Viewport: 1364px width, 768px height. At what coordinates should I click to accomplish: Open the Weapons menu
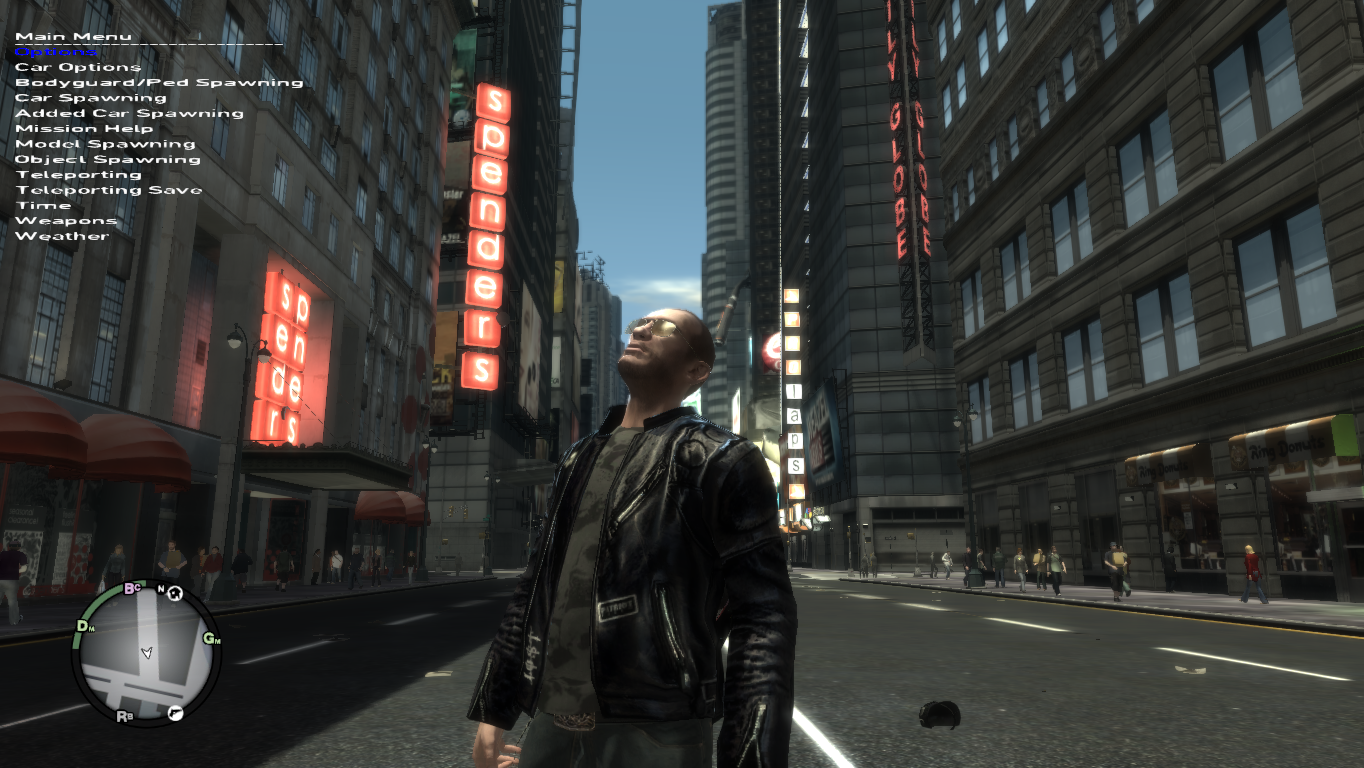point(66,221)
